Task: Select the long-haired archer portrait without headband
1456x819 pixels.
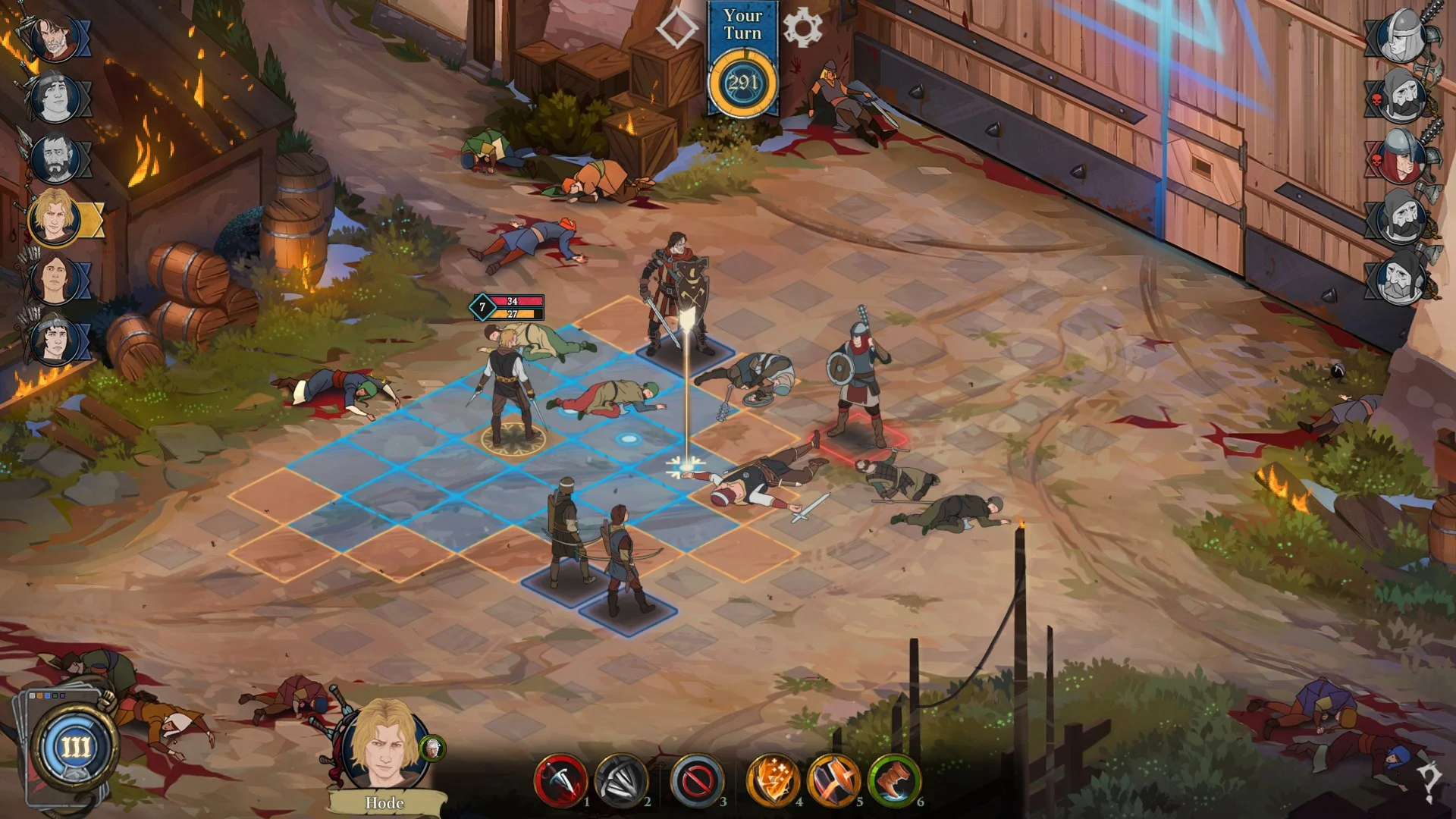Action: [55, 278]
